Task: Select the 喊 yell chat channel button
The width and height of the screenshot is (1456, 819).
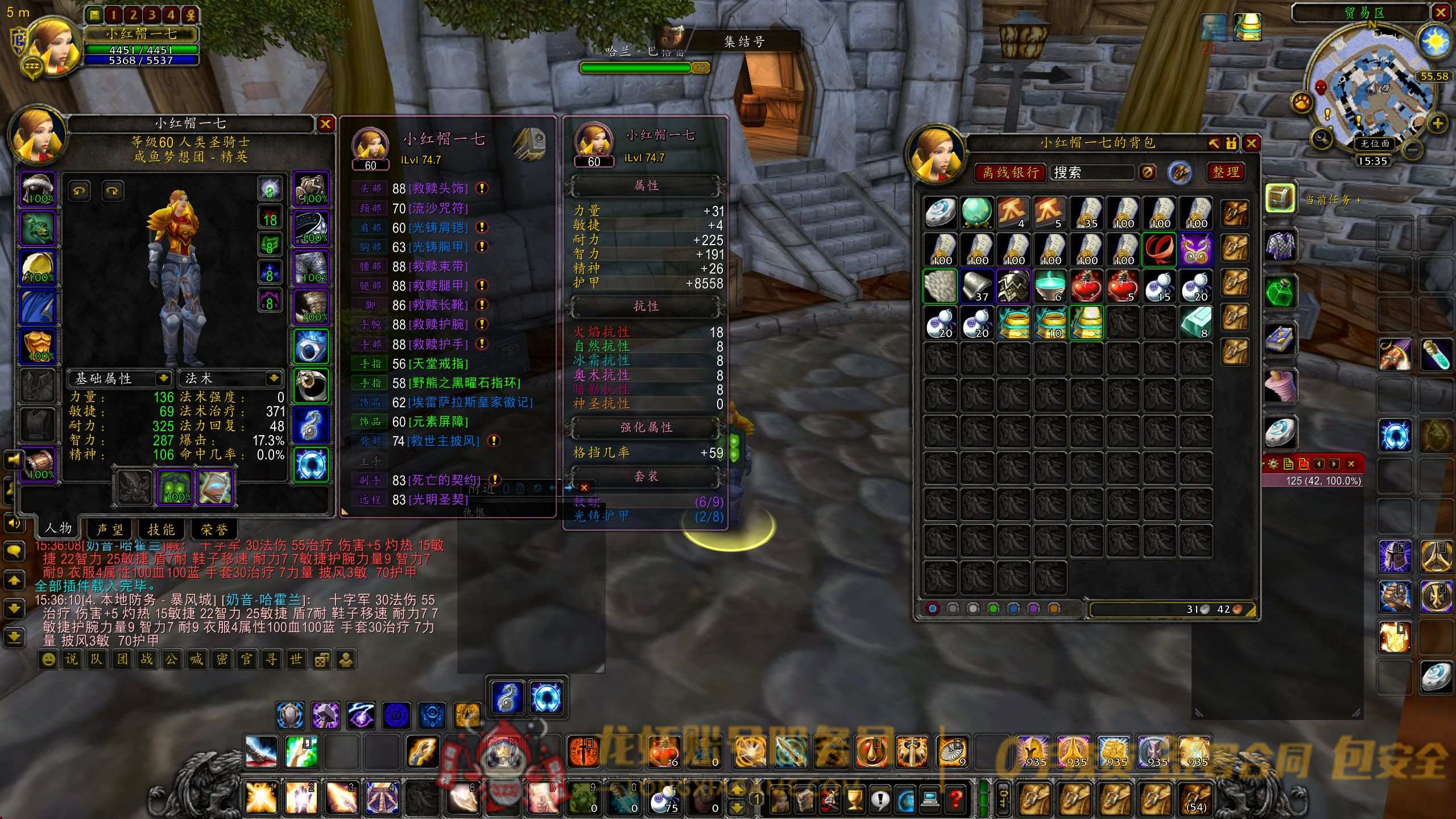Action: click(x=196, y=659)
